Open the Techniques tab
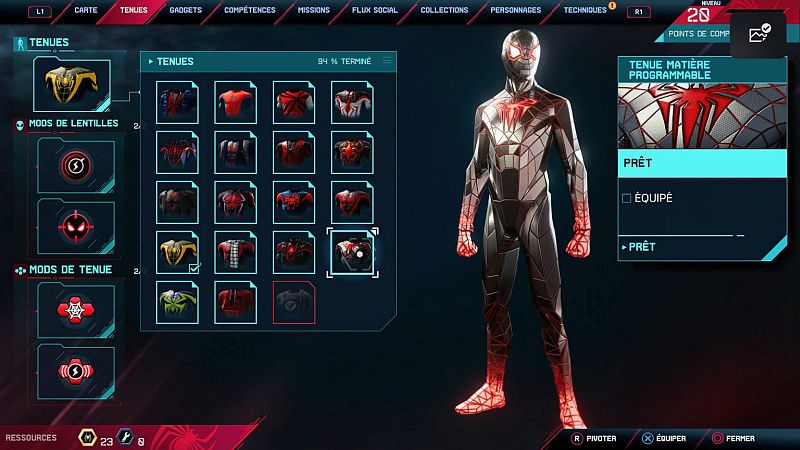The width and height of the screenshot is (800, 450). pos(584,10)
